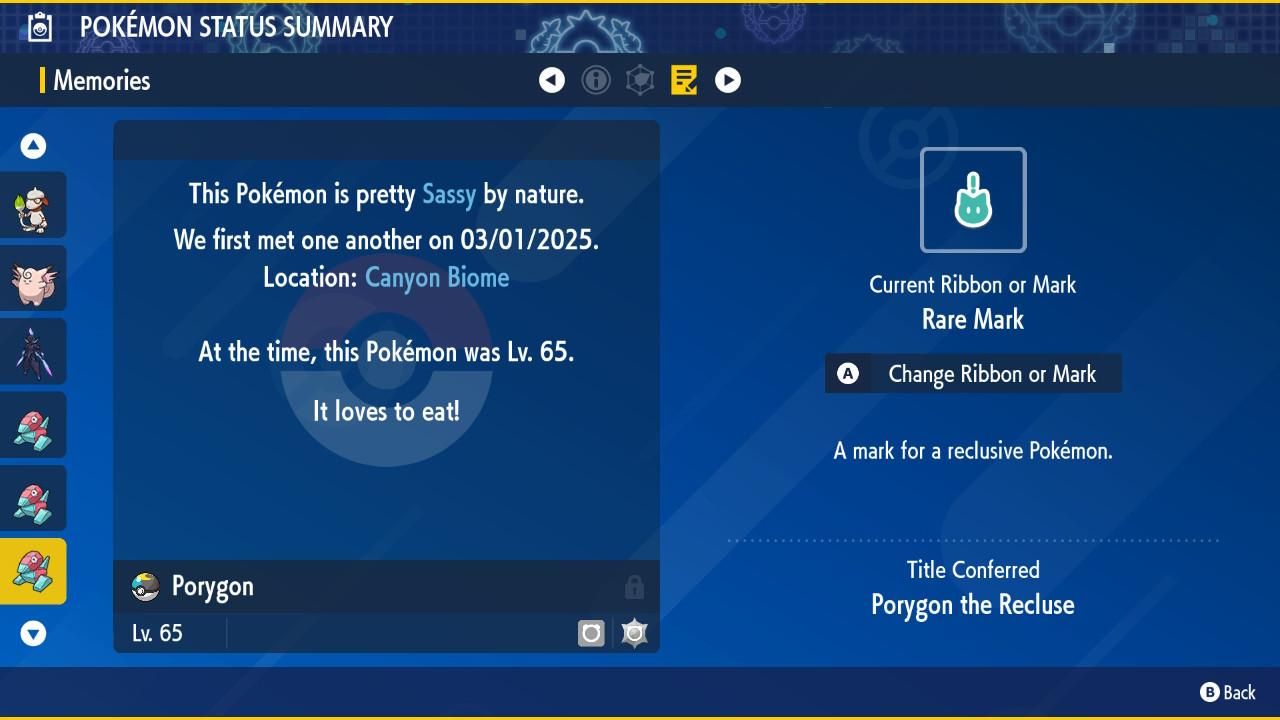Click the camera icon in the title bar
The image size is (1280, 720).
click(x=41, y=26)
